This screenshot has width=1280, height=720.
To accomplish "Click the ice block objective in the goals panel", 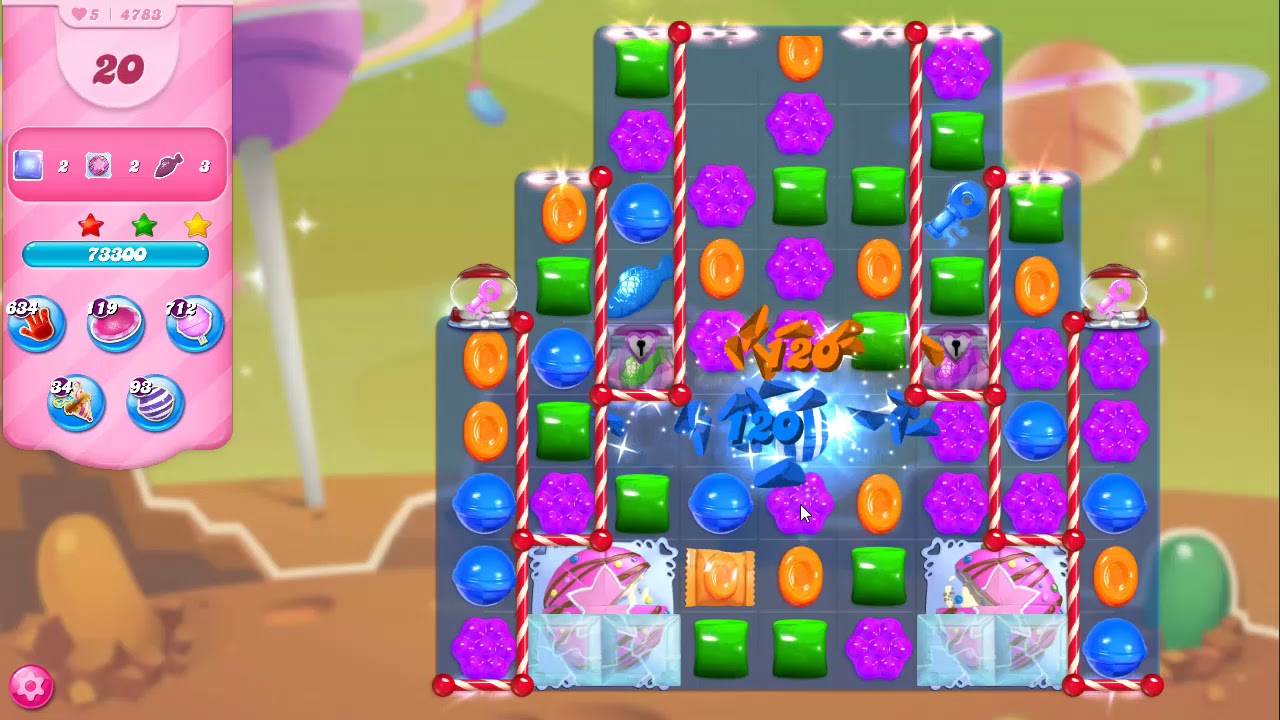I will (x=26, y=165).
